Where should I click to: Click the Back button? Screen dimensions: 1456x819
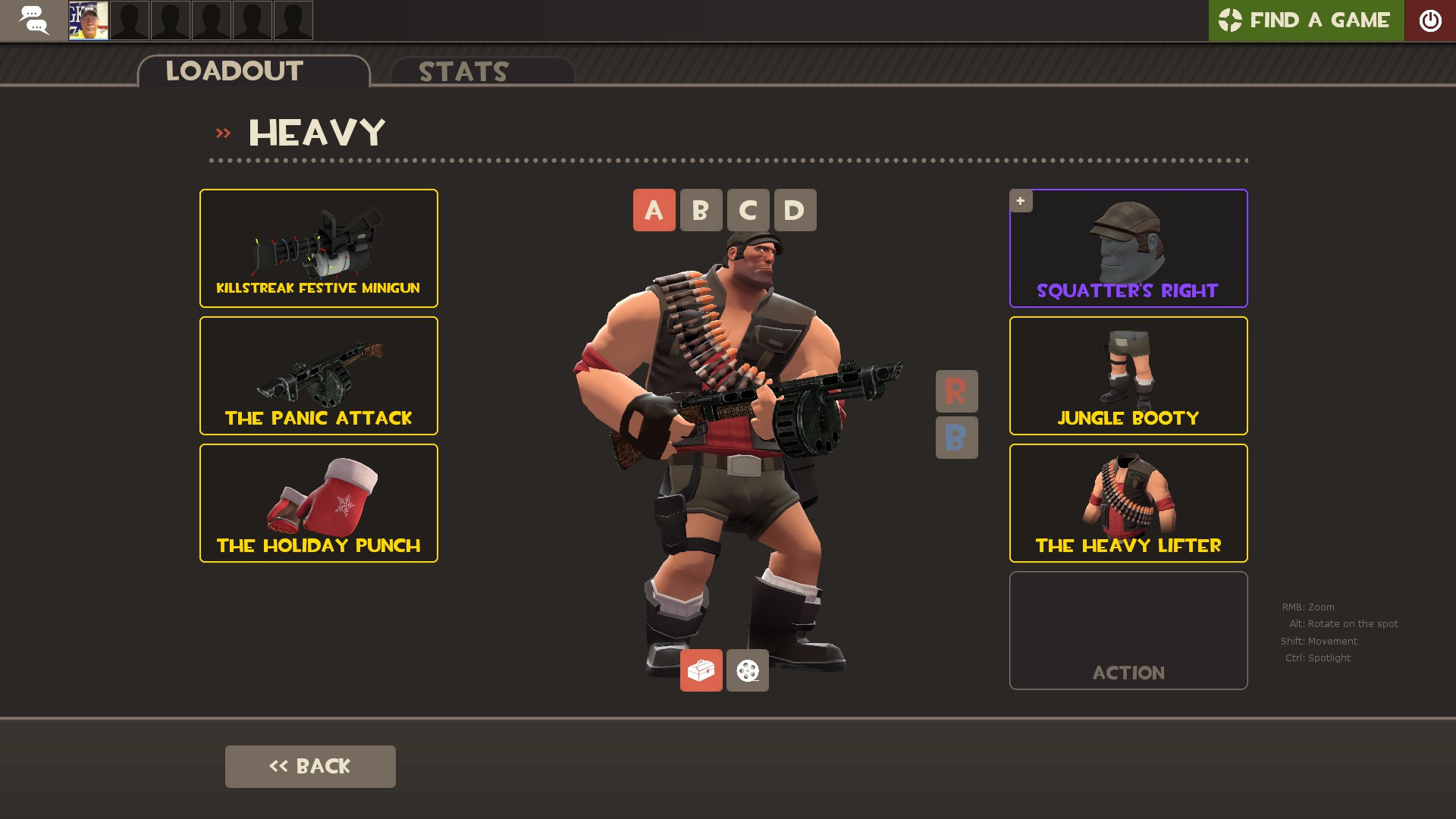pos(309,766)
